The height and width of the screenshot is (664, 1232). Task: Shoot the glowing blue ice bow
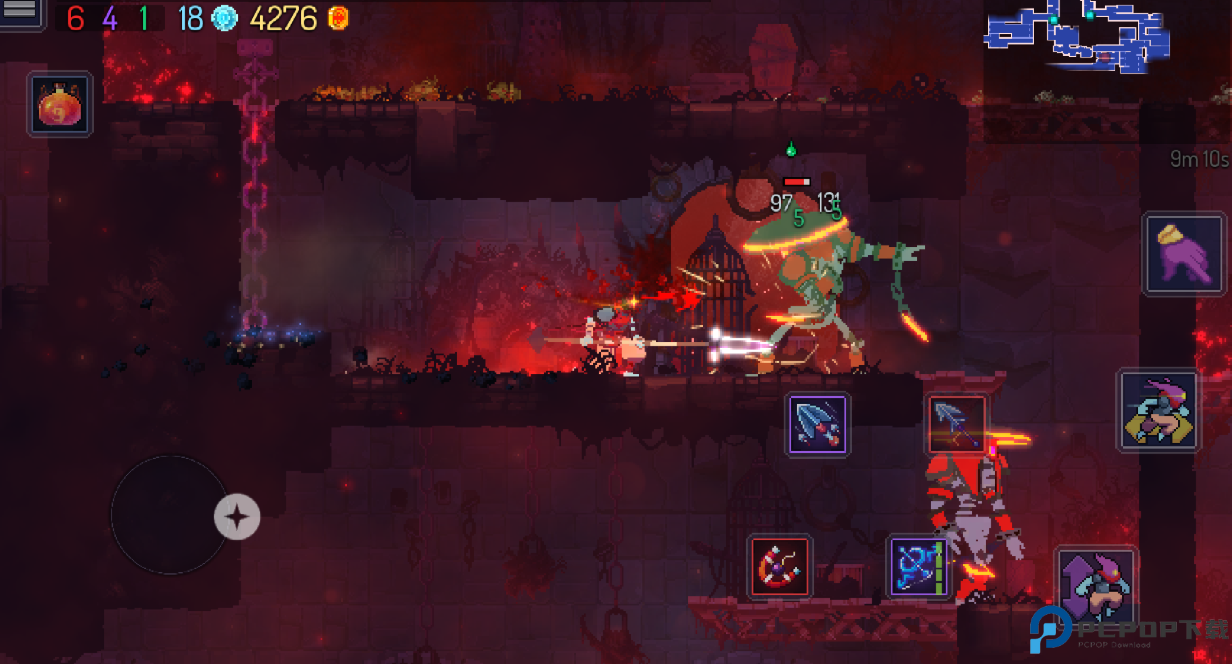[919, 567]
